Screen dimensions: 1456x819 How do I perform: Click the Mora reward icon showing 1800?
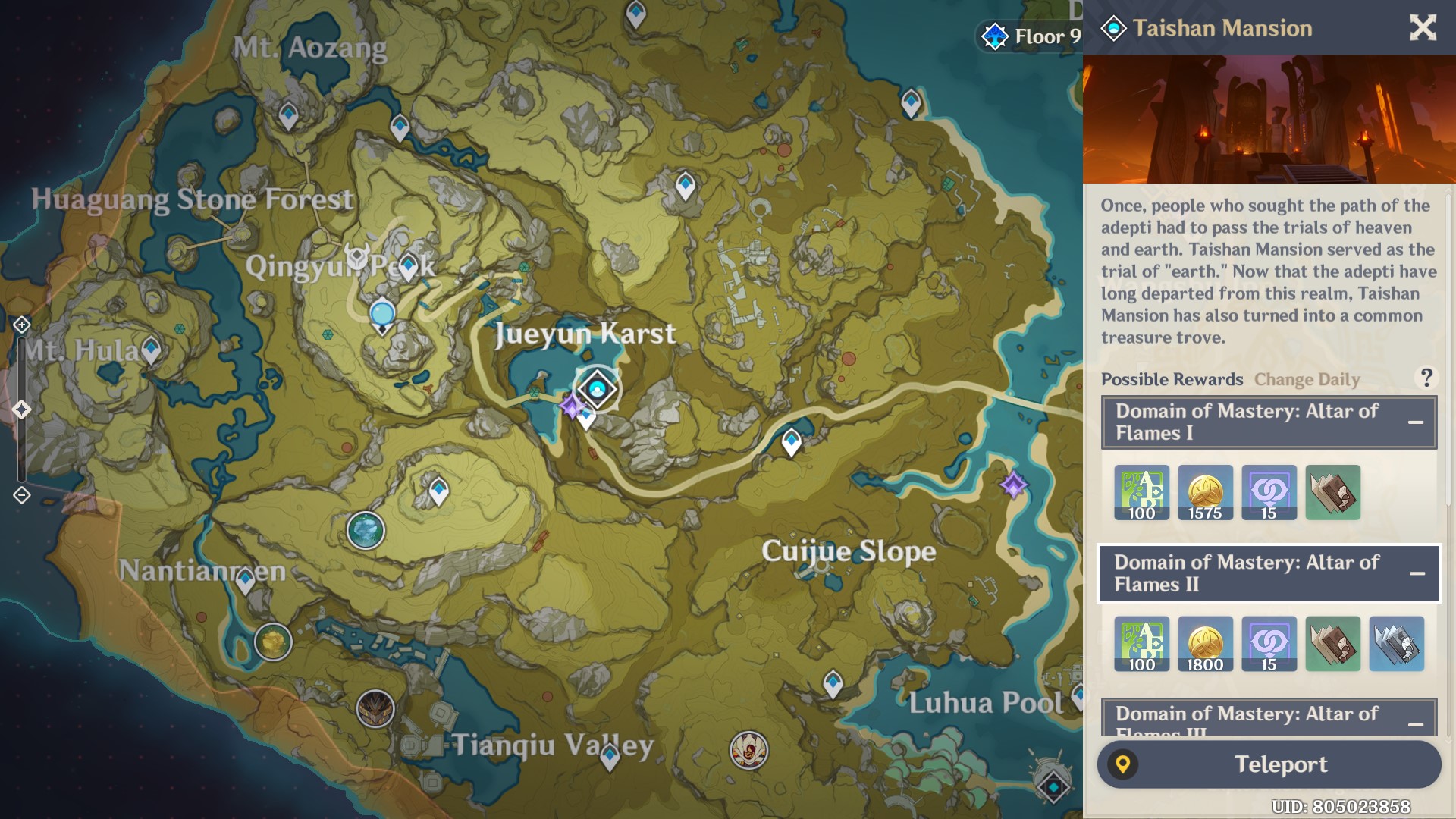point(1205,645)
